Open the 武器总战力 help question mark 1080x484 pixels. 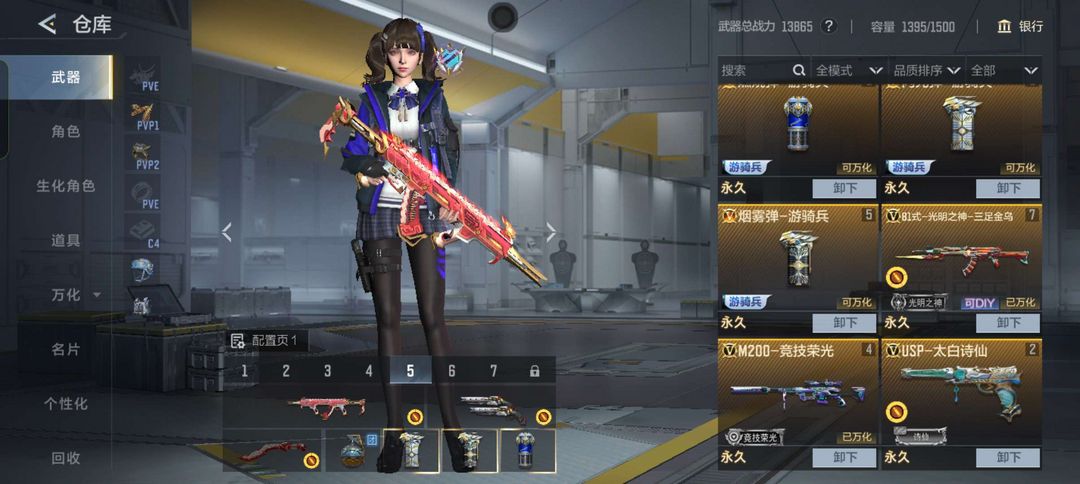tap(831, 27)
